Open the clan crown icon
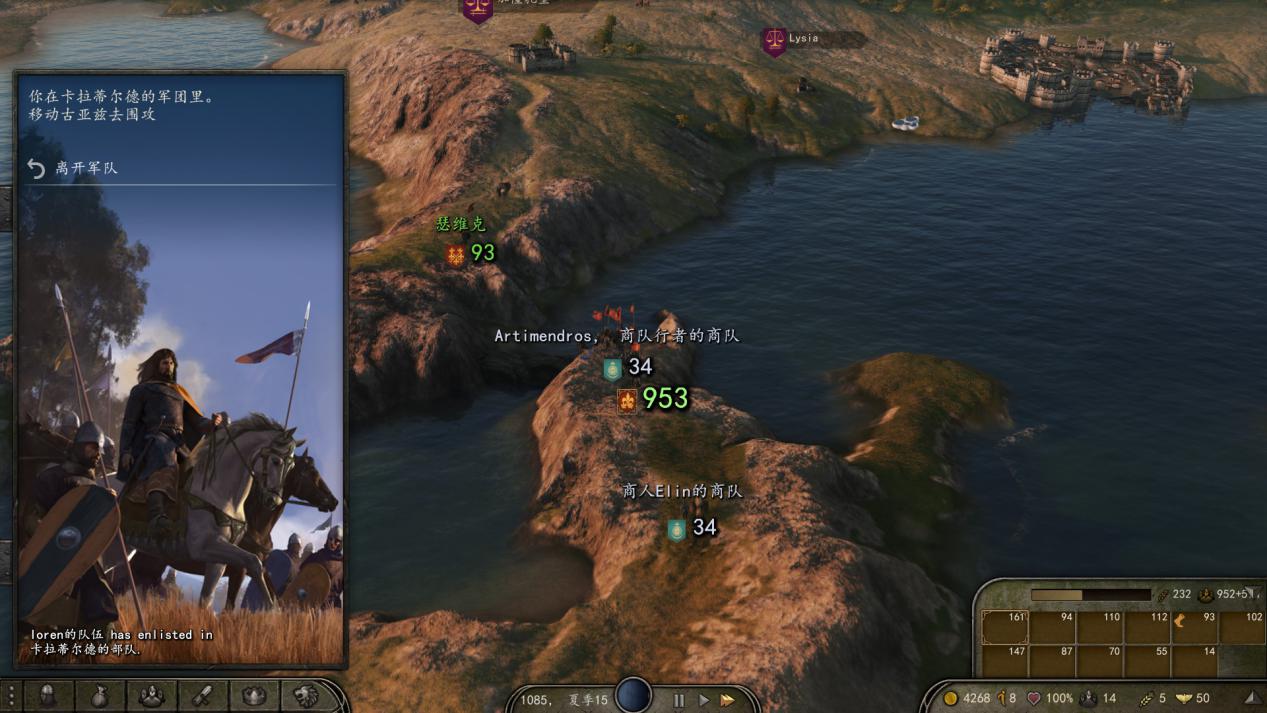The image size is (1267, 713). (254, 695)
